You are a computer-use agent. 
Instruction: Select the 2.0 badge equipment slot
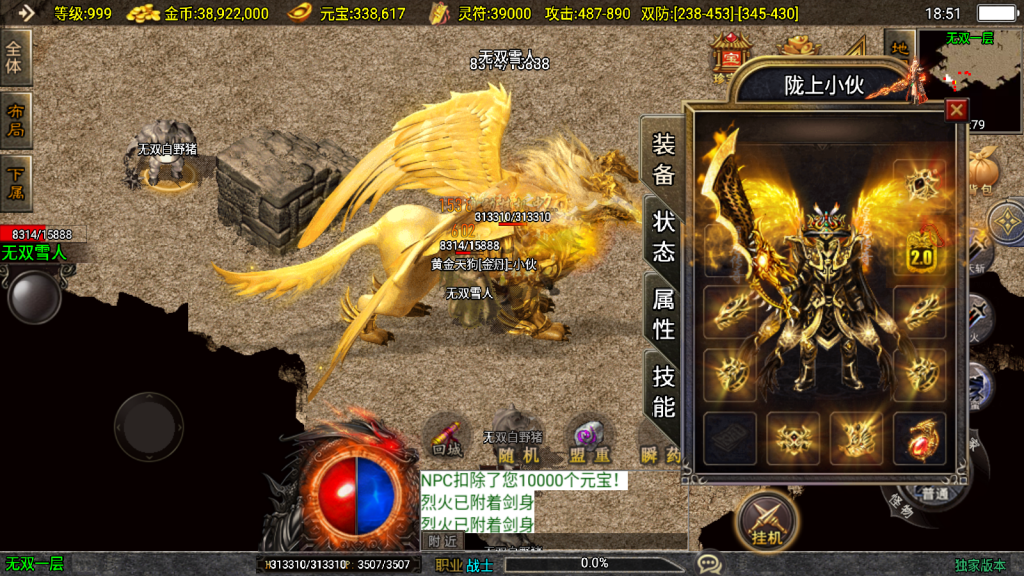pyautogui.click(x=918, y=252)
